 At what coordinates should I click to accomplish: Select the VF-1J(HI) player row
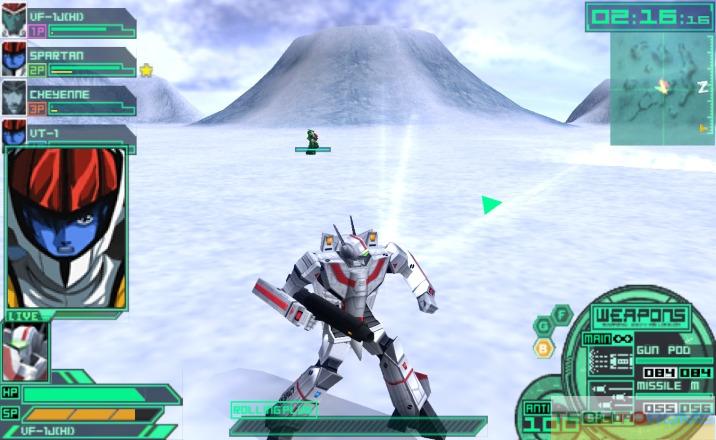point(70,23)
